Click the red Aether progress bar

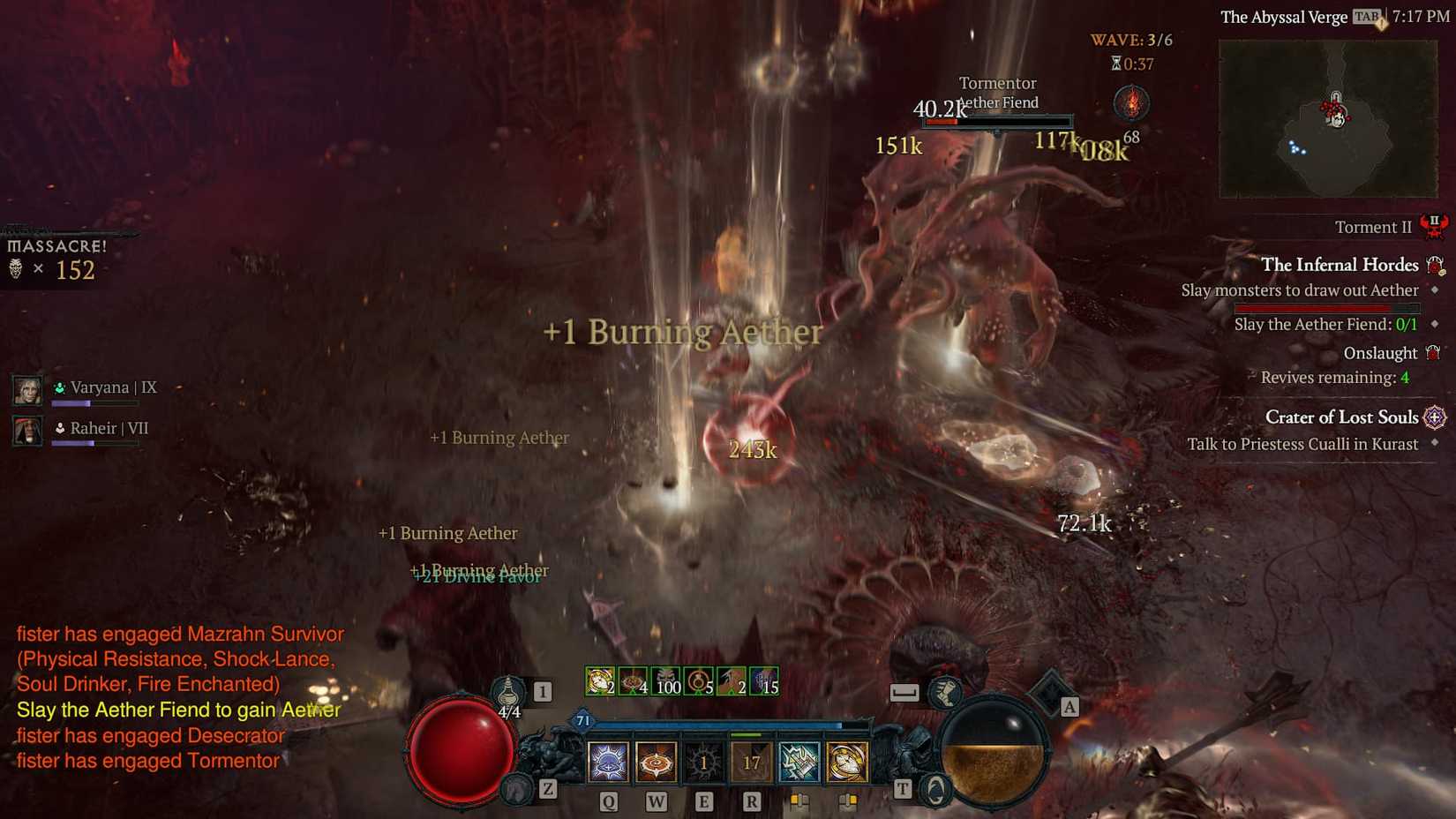pyautogui.click(x=1324, y=307)
